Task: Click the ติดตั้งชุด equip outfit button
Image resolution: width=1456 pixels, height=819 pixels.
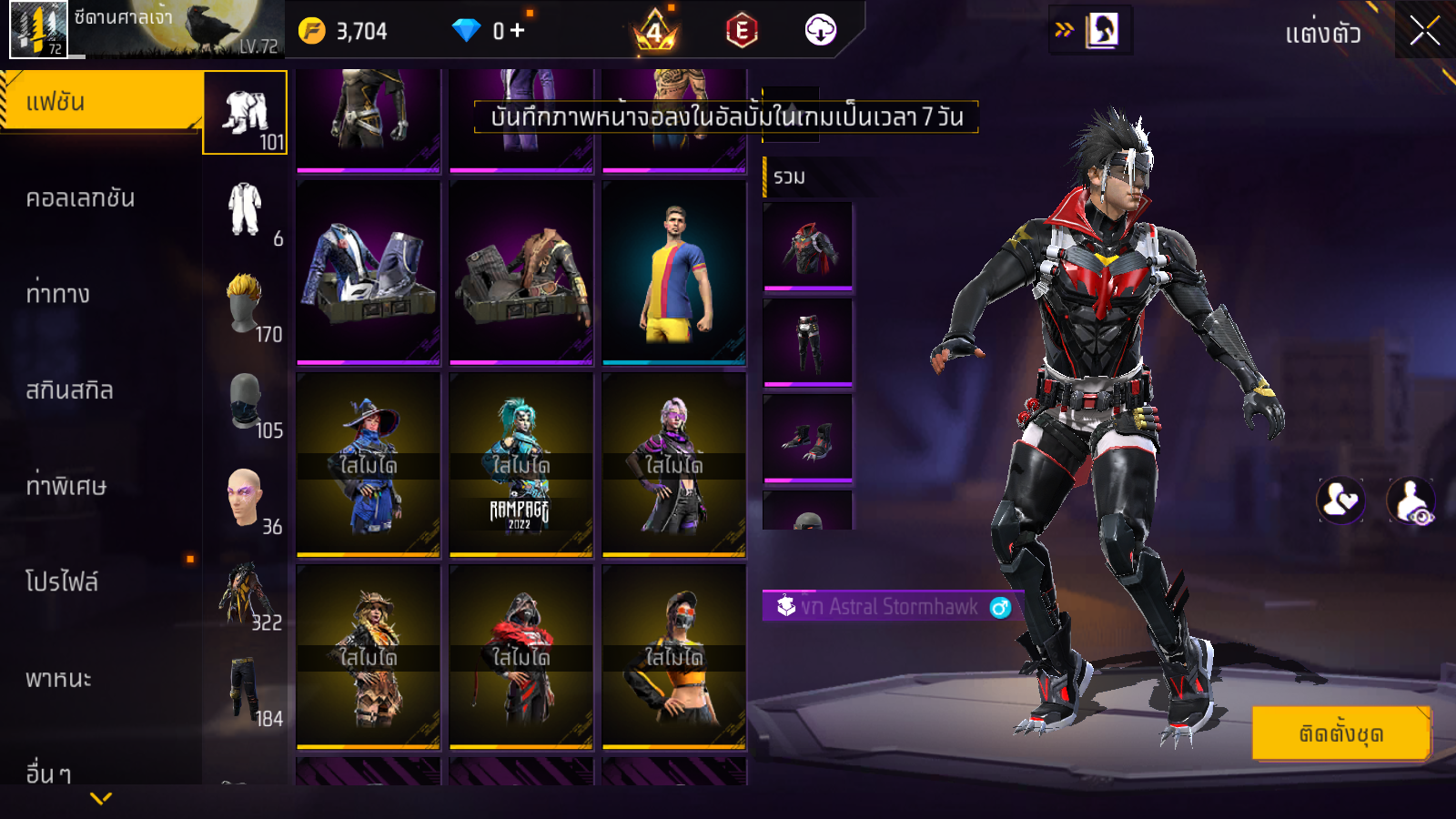Action: [1340, 733]
